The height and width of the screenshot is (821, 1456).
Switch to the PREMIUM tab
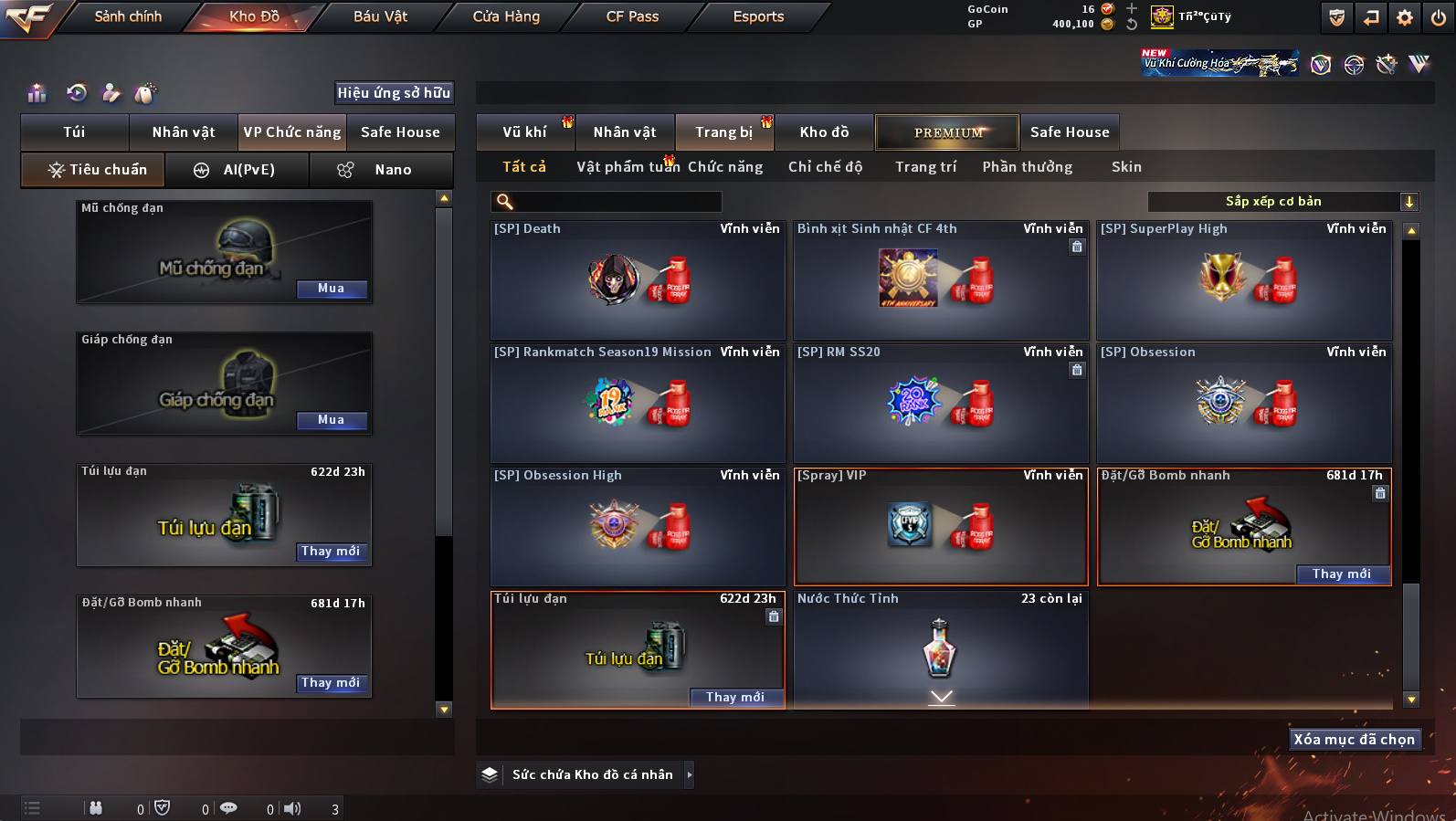[947, 132]
